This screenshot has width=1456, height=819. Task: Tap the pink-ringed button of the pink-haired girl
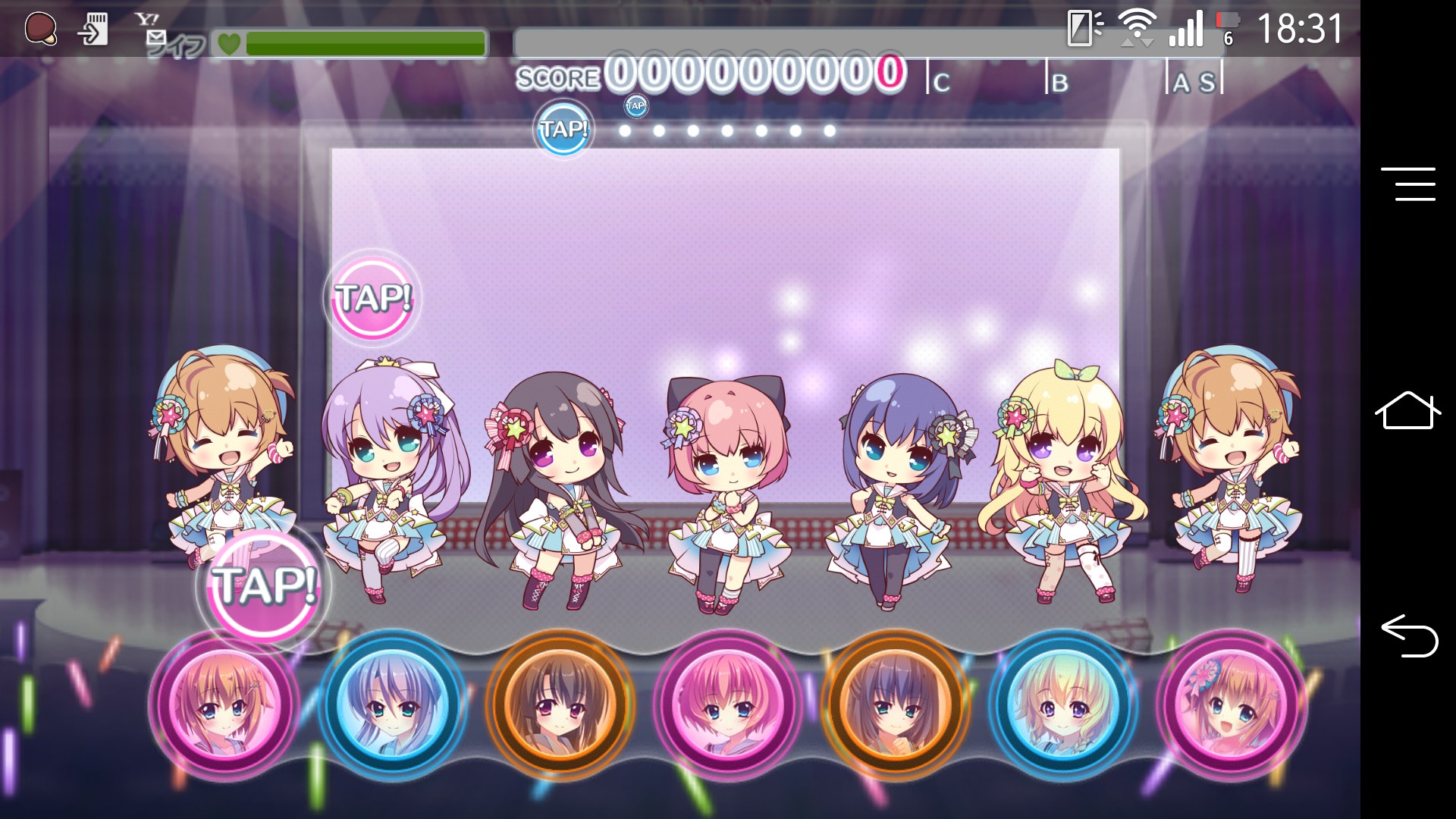pos(728,706)
